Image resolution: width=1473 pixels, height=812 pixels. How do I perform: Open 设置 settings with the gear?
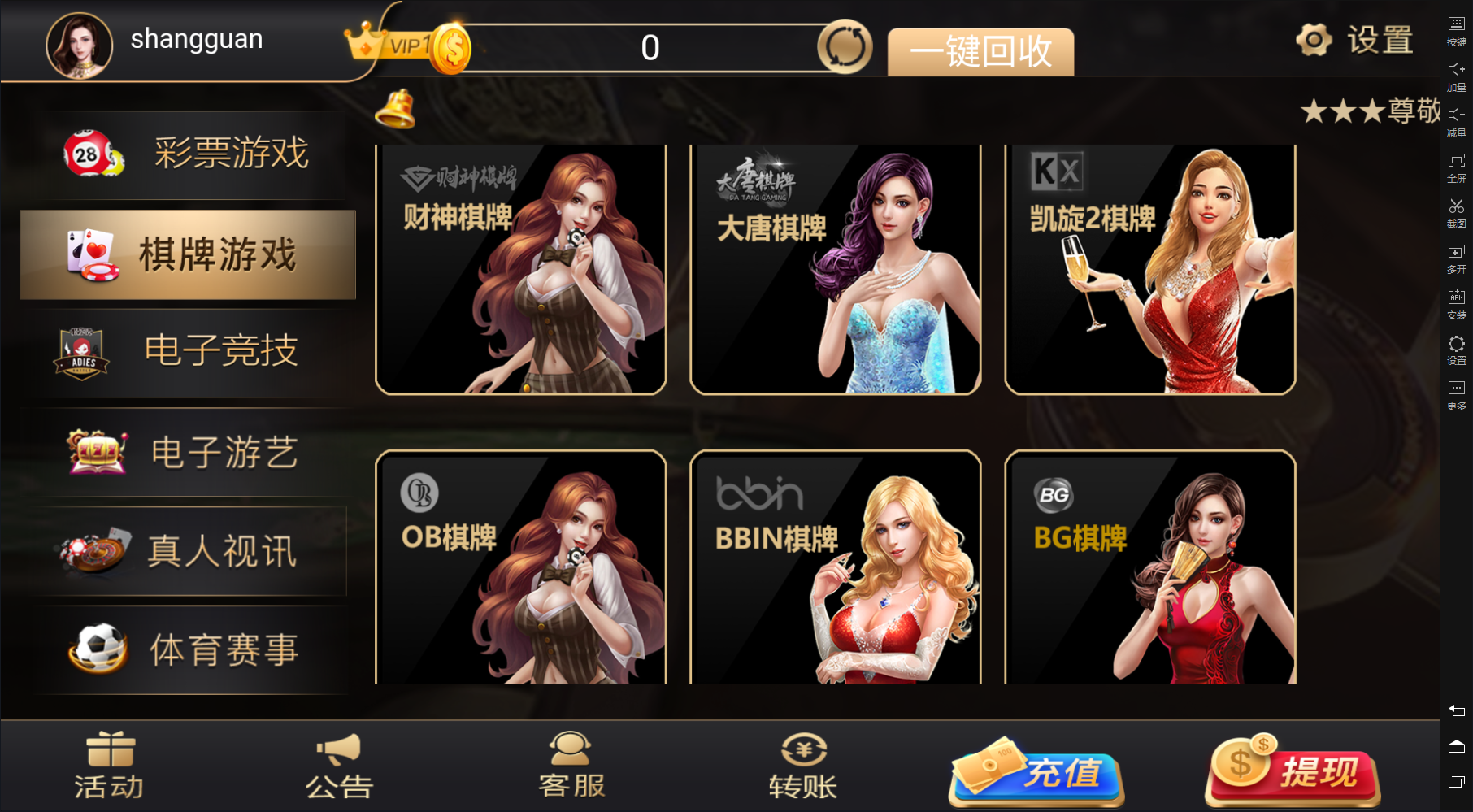pyautogui.click(x=1354, y=39)
